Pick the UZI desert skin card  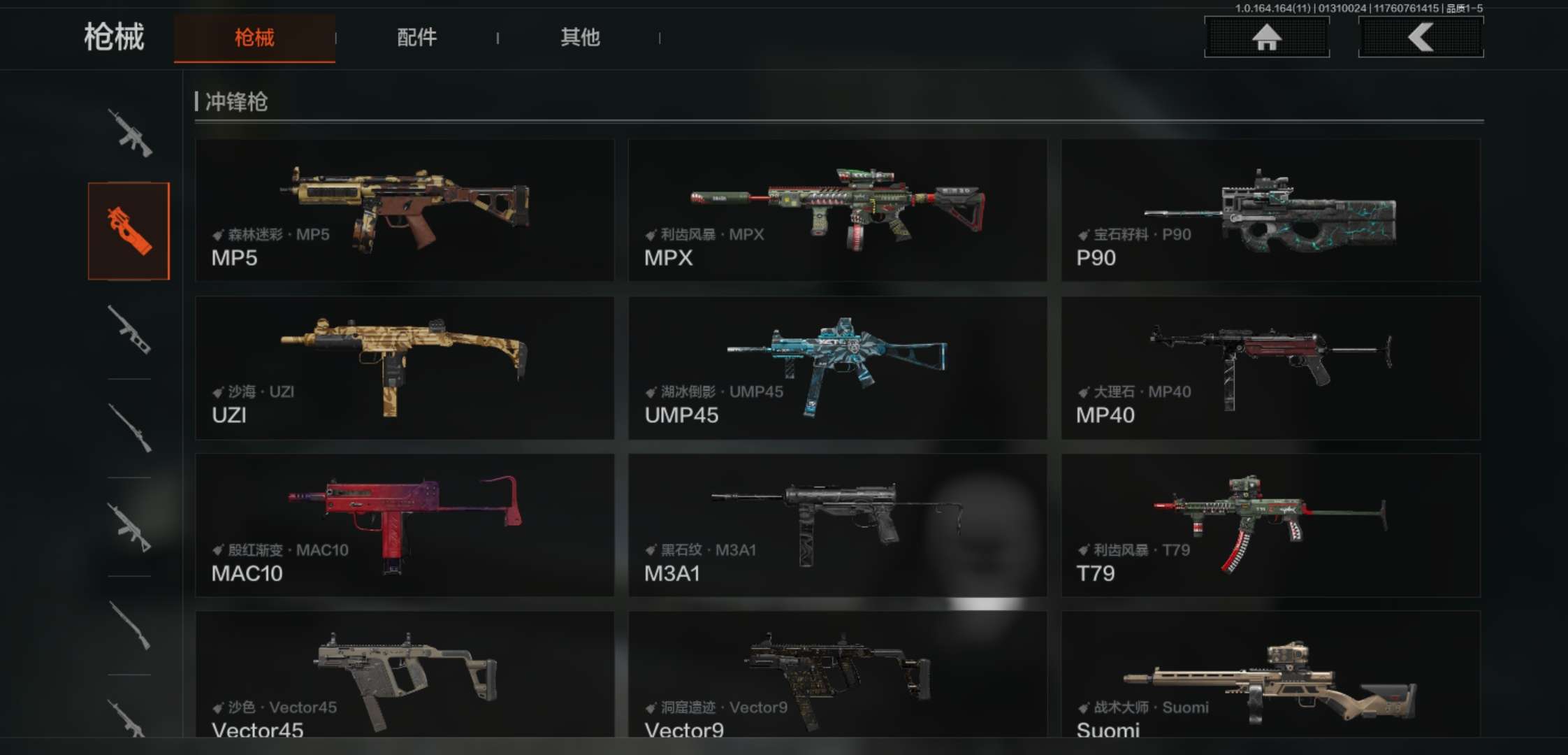pos(405,368)
